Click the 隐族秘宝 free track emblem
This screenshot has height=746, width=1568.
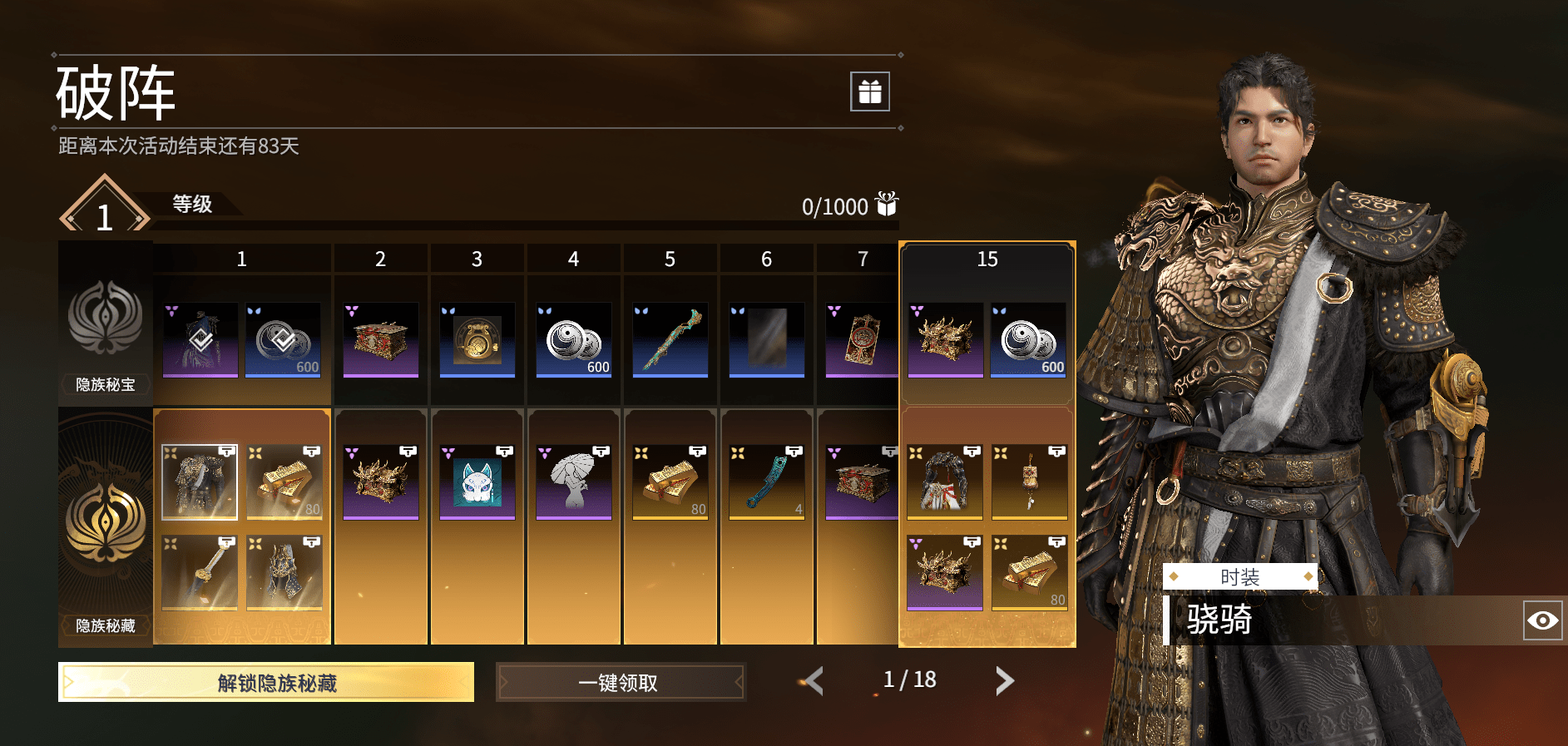(x=106, y=320)
